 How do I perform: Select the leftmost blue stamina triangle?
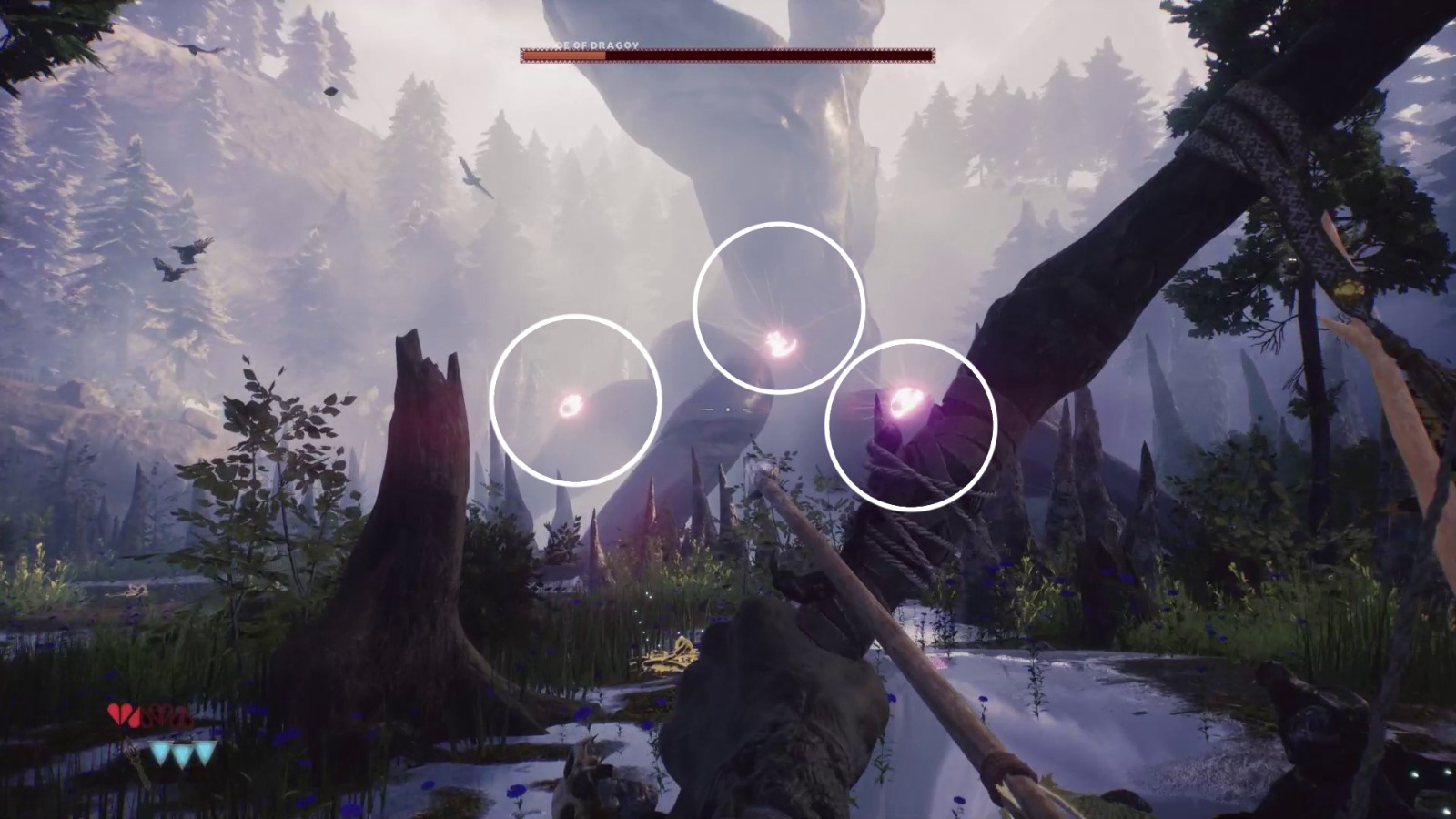(x=159, y=754)
